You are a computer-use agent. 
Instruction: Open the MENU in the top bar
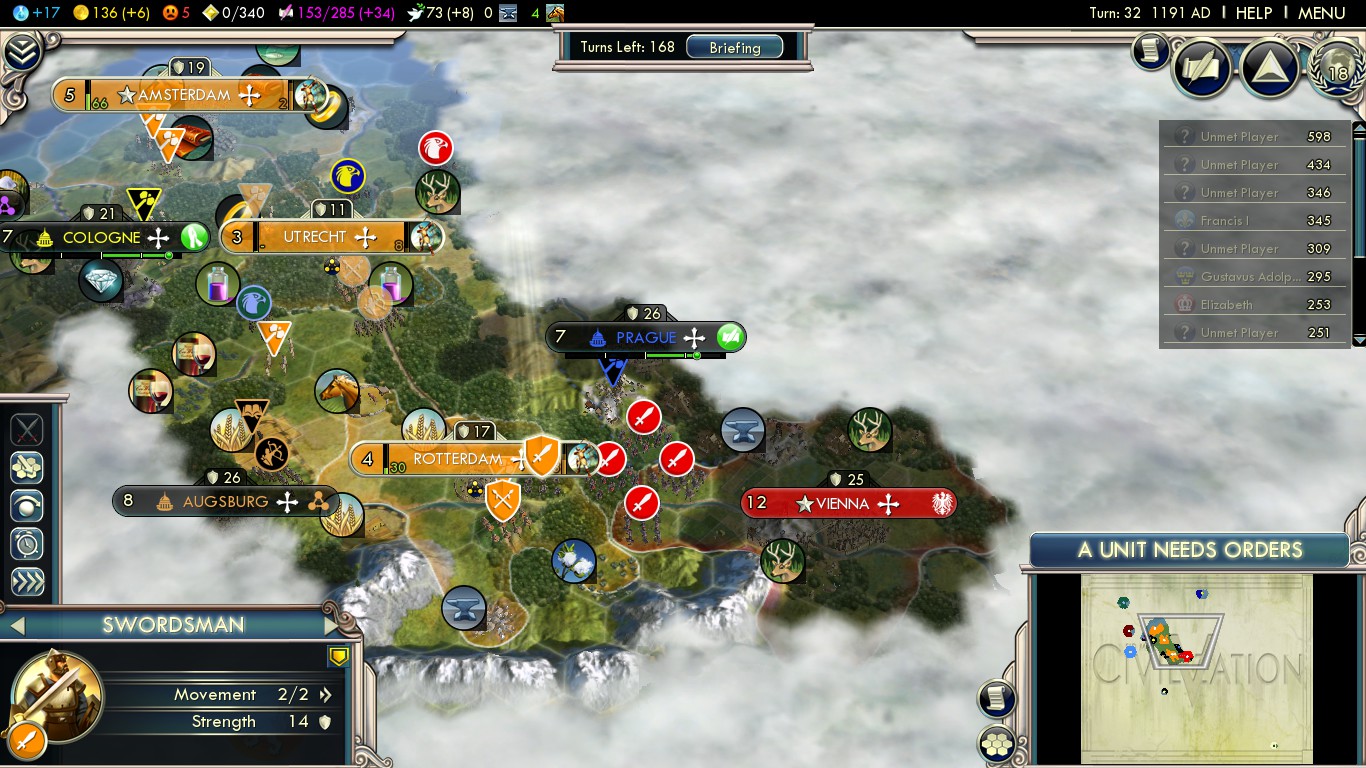[1321, 13]
